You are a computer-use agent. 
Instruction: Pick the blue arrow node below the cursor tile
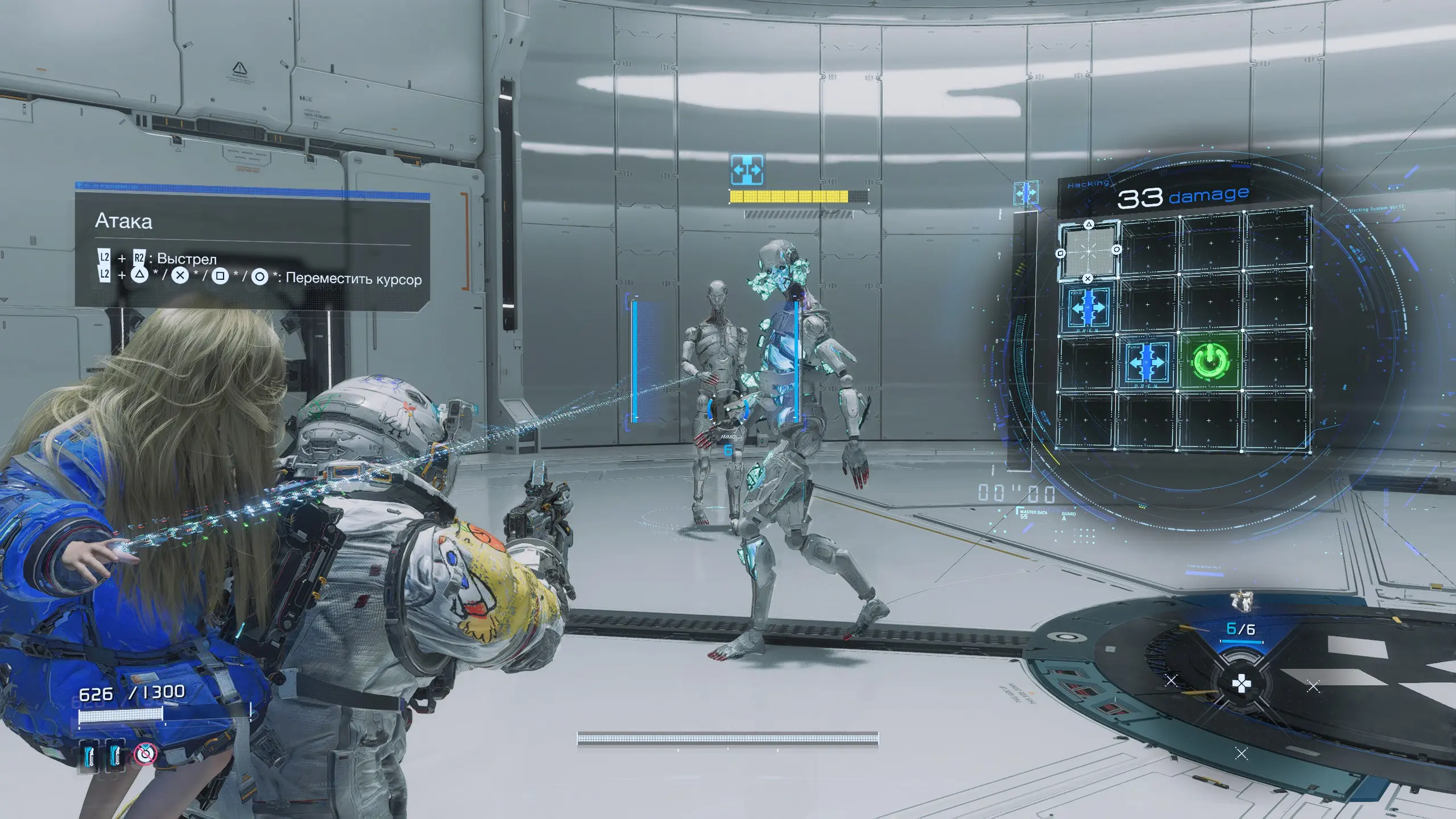coord(1087,307)
